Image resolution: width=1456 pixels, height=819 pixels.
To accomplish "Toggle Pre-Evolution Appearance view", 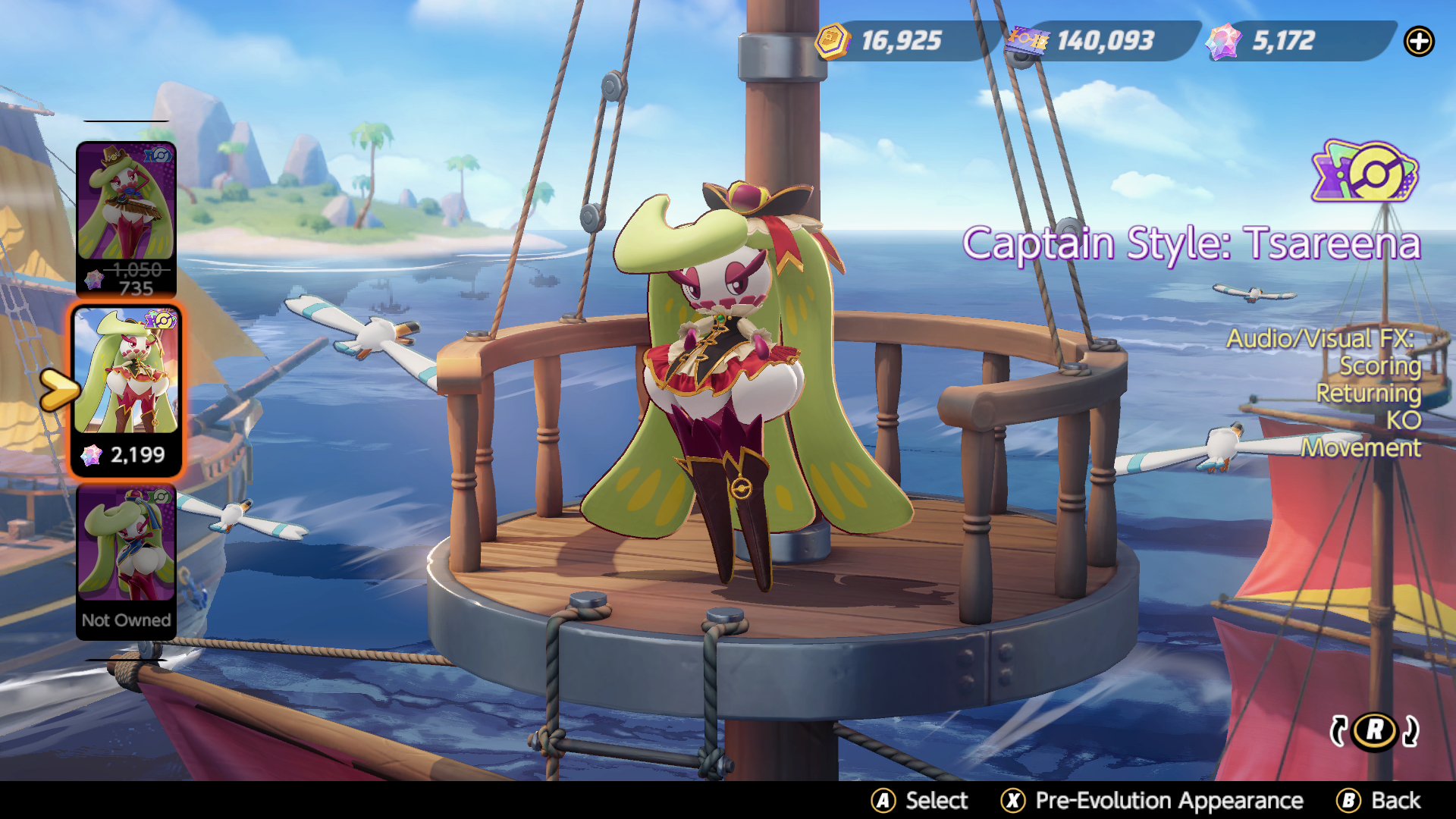I will click(1152, 801).
